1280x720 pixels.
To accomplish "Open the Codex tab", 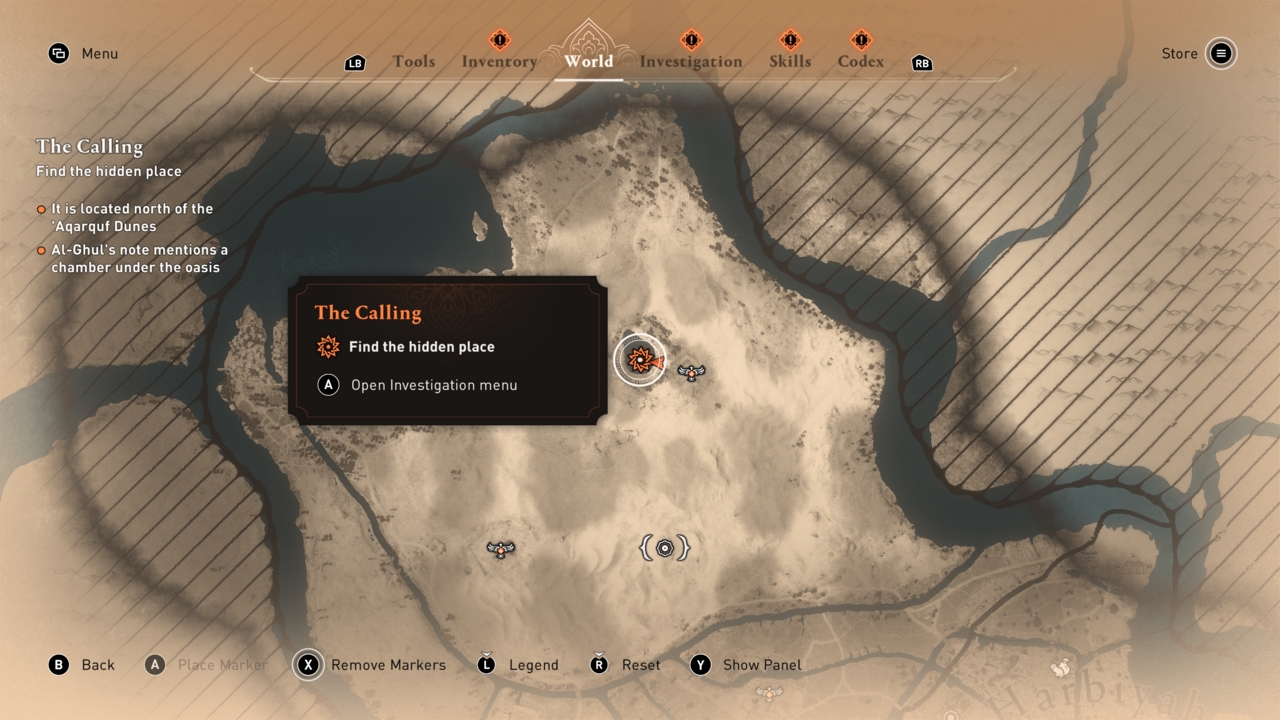I will click(x=860, y=61).
